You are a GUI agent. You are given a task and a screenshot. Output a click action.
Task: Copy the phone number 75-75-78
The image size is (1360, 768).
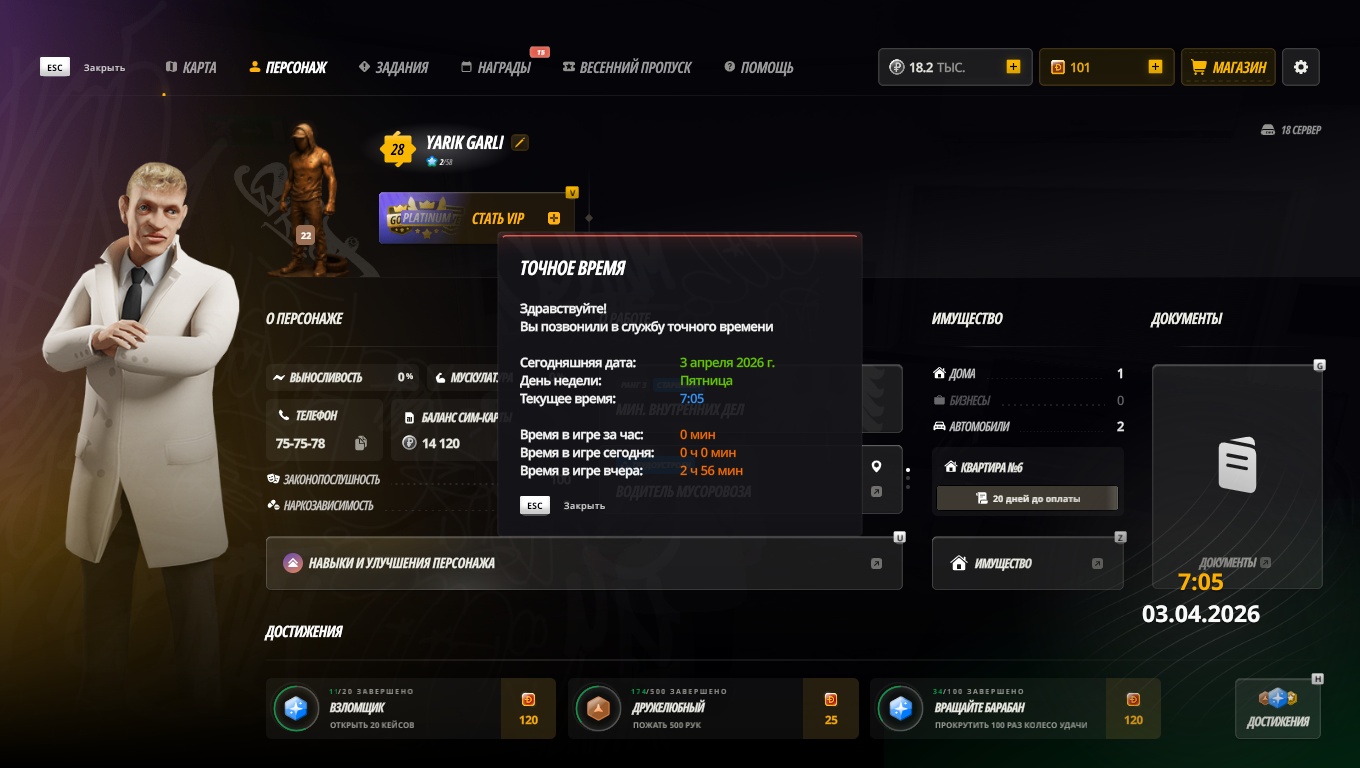point(361,443)
